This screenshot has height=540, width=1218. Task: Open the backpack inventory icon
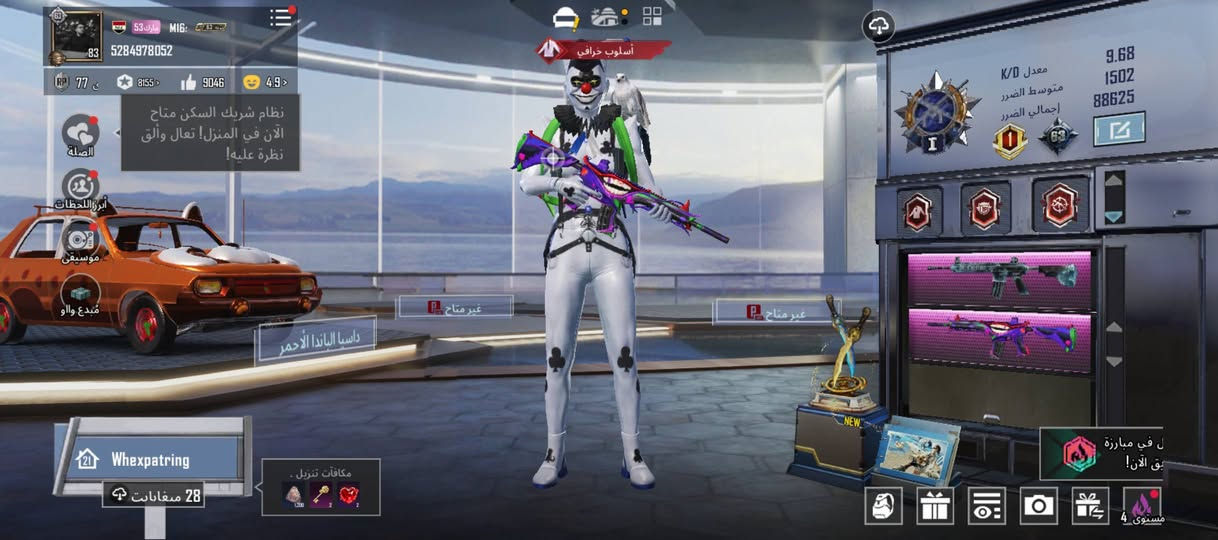coord(883,506)
